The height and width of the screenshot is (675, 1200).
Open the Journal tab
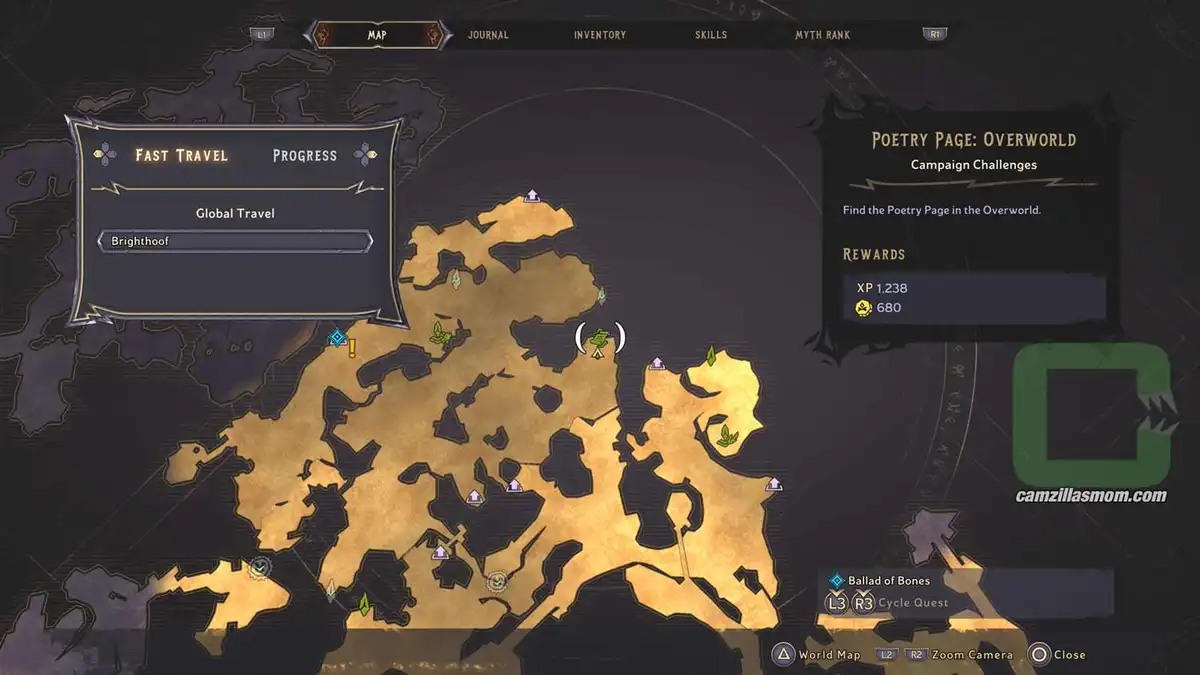pyautogui.click(x=488, y=35)
